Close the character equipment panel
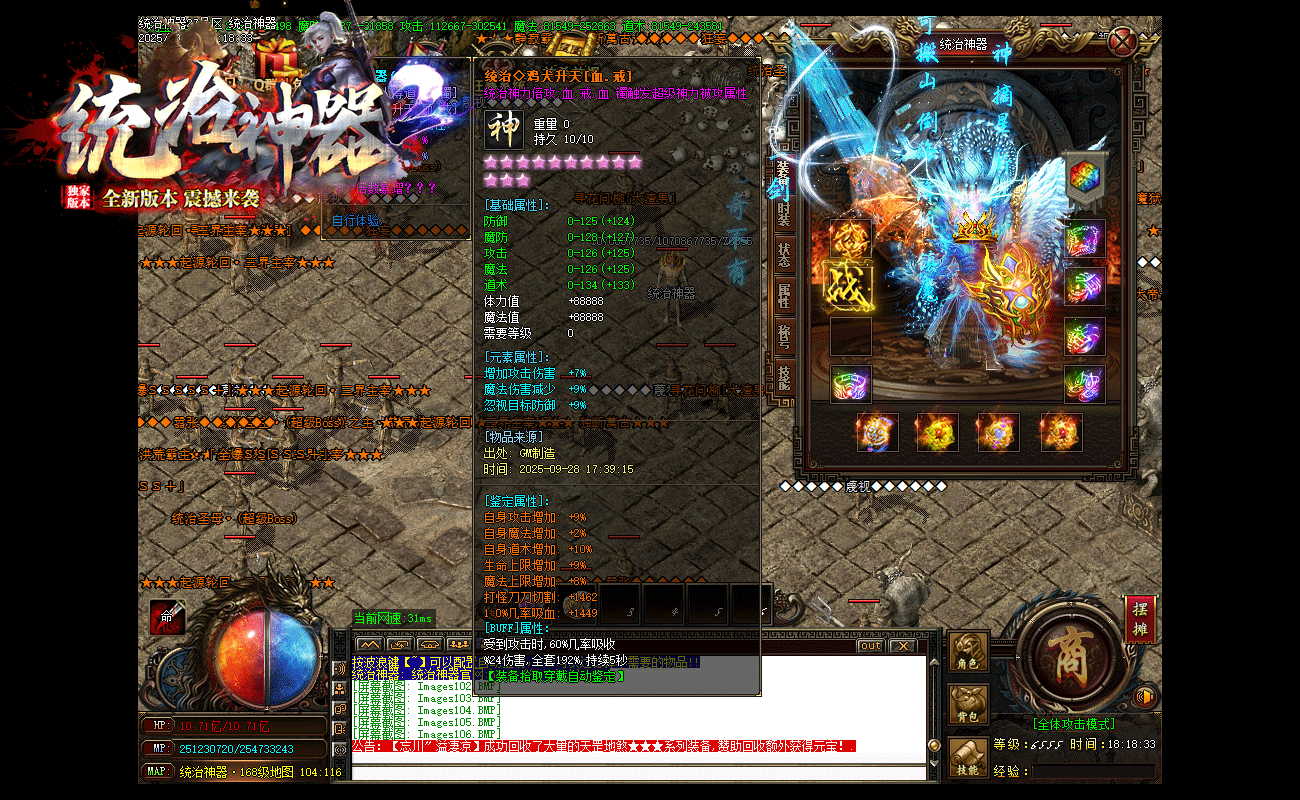This screenshot has width=1300, height=800. (1124, 43)
